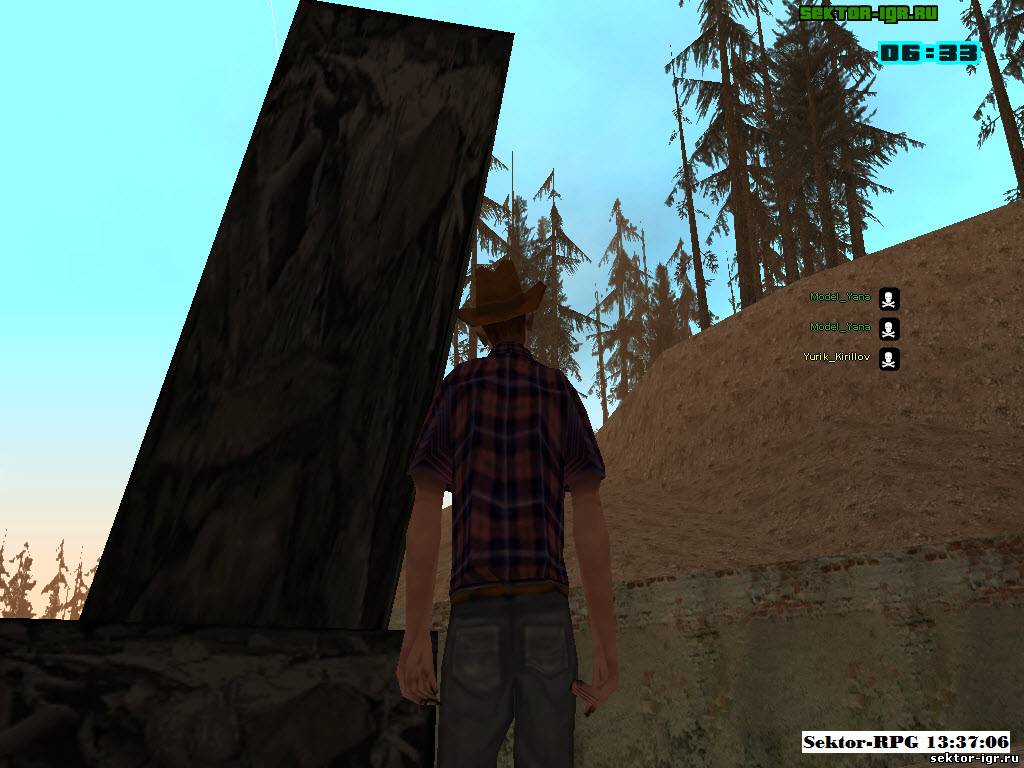Image resolution: width=1024 pixels, height=768 pixels.
Task: Select the Yurik_Kirillov kill feed entry
Action: point(836,357)
